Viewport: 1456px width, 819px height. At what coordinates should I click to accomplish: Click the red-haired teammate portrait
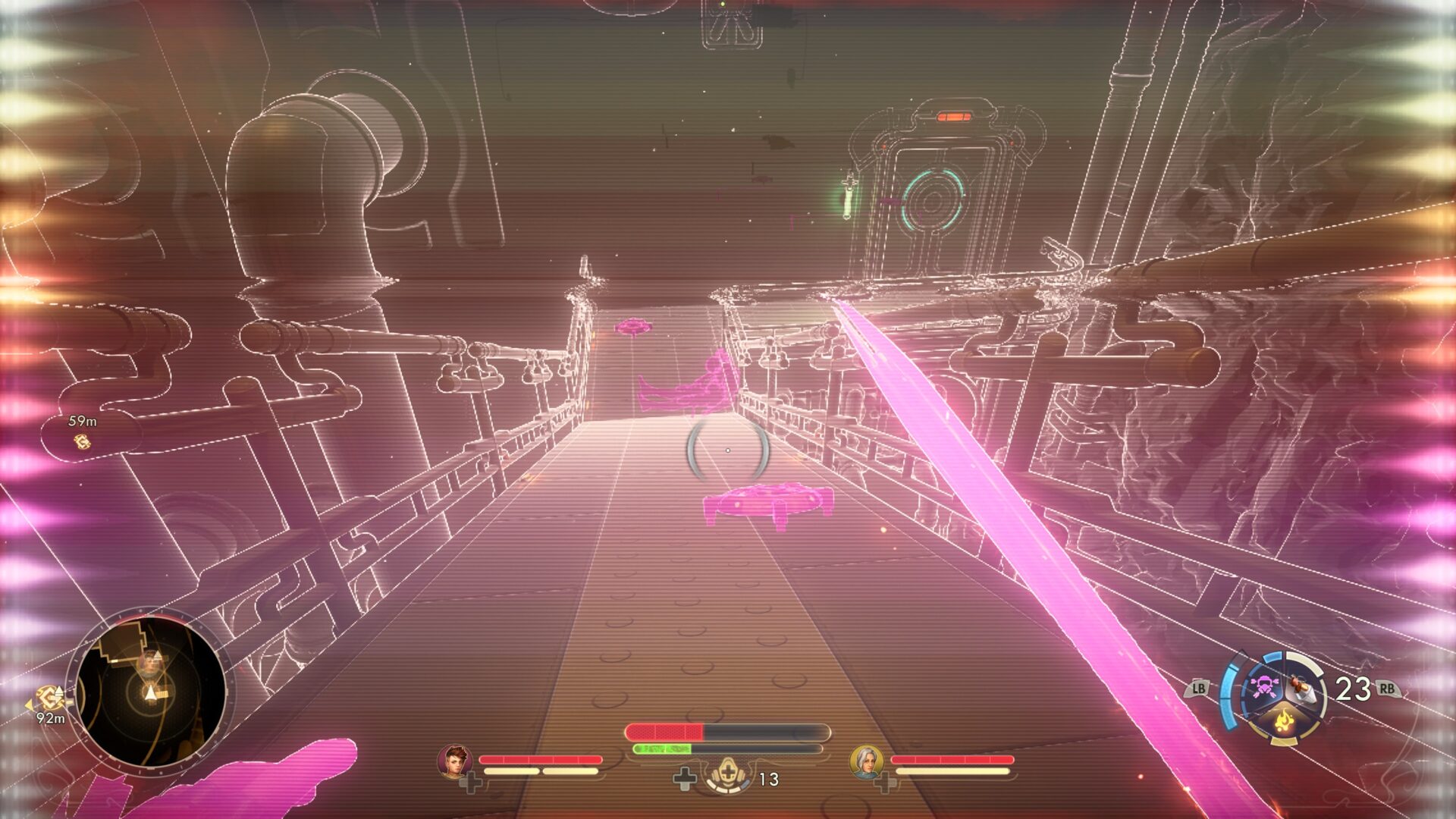(x=454, y=761)
